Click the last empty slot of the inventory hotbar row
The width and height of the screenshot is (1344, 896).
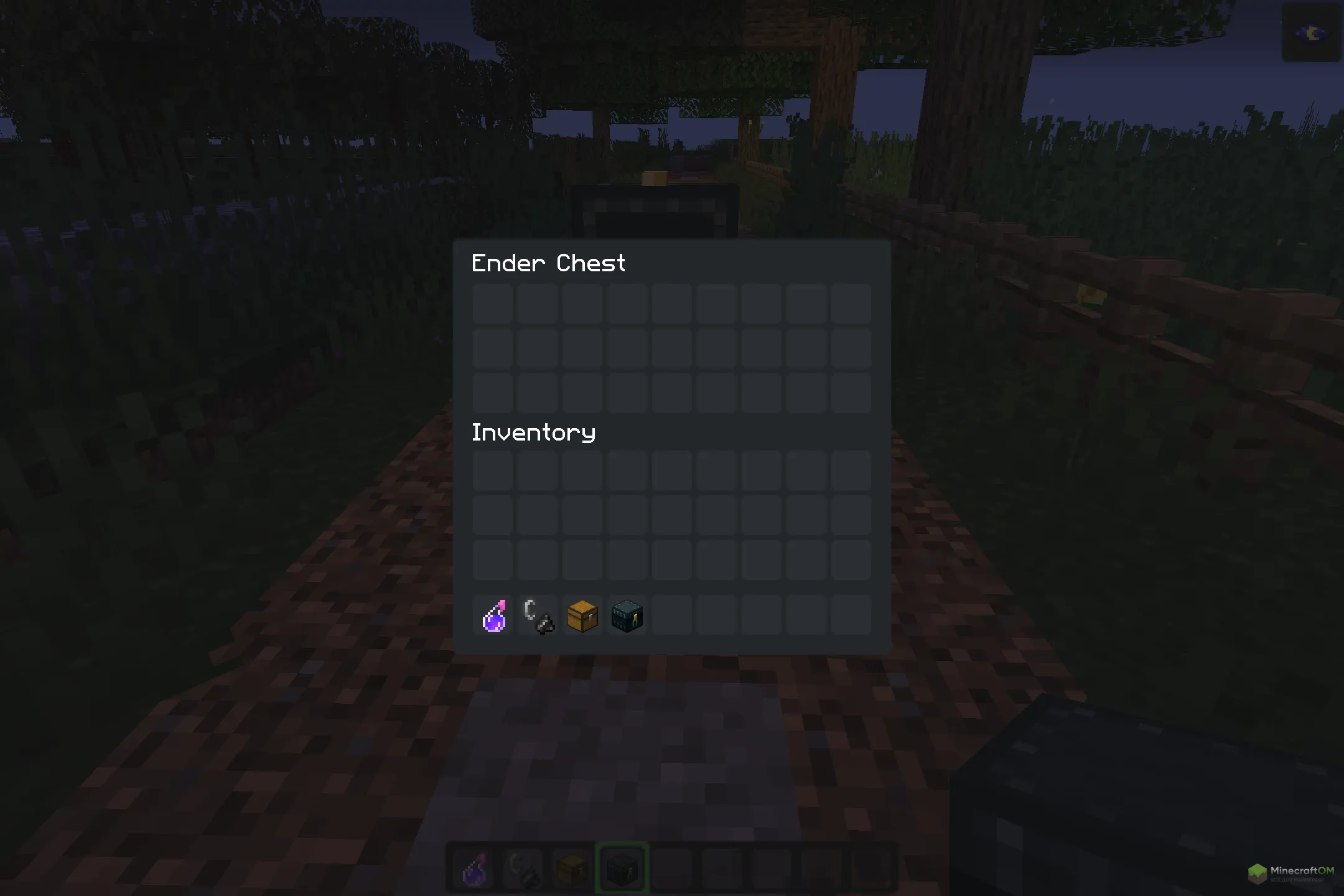coord(852,615)
